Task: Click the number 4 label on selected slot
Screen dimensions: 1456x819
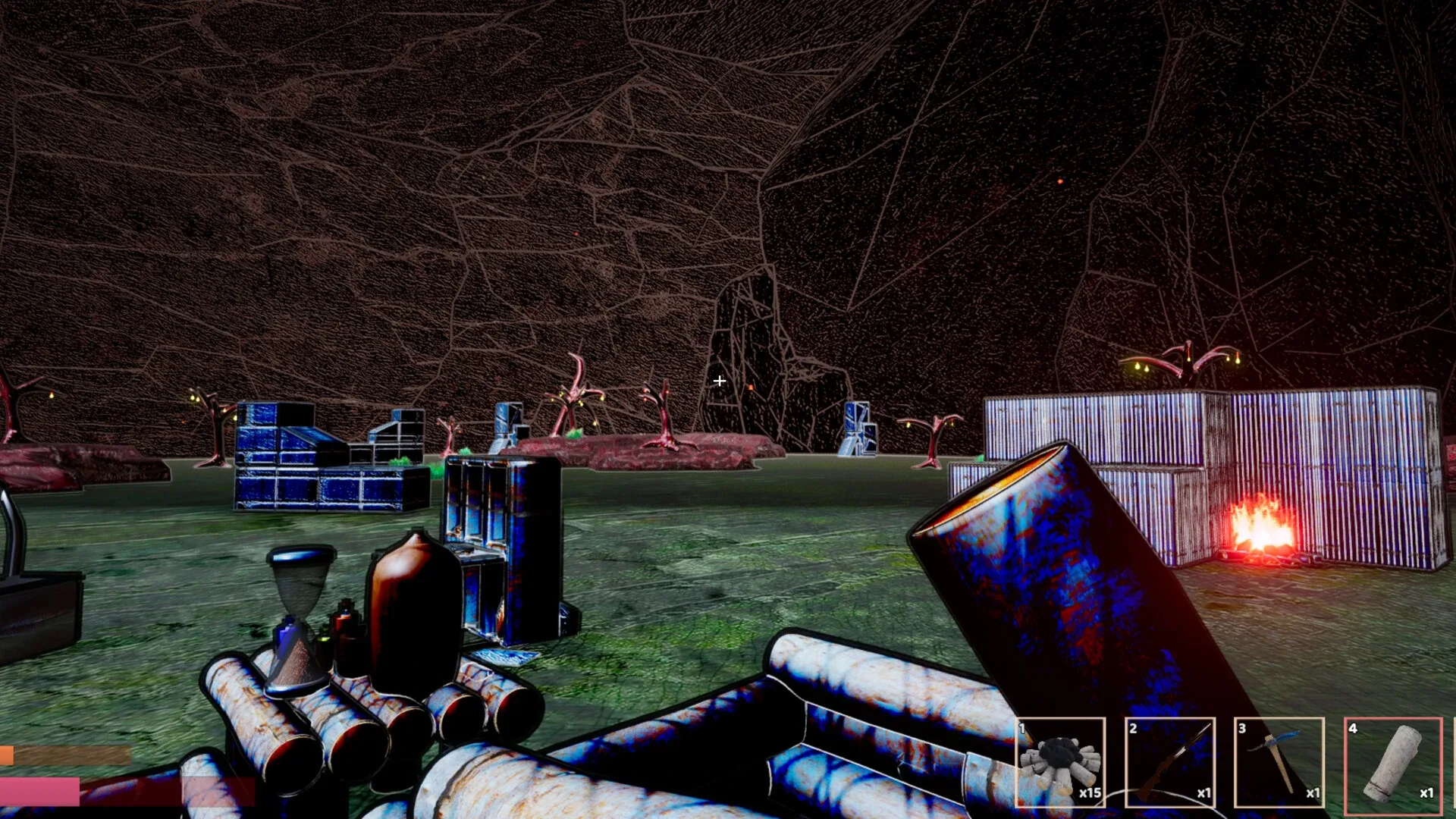Action: [1354, 730]
